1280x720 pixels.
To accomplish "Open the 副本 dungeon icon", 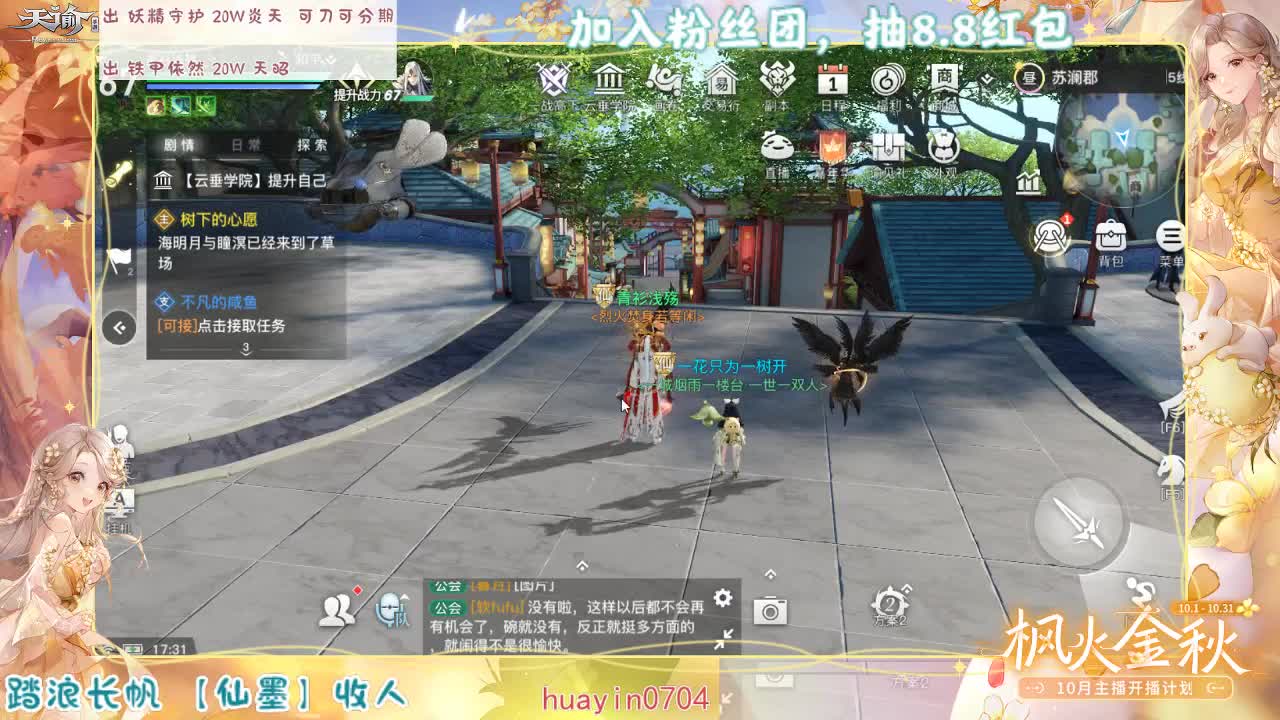I will coord(776,80).
